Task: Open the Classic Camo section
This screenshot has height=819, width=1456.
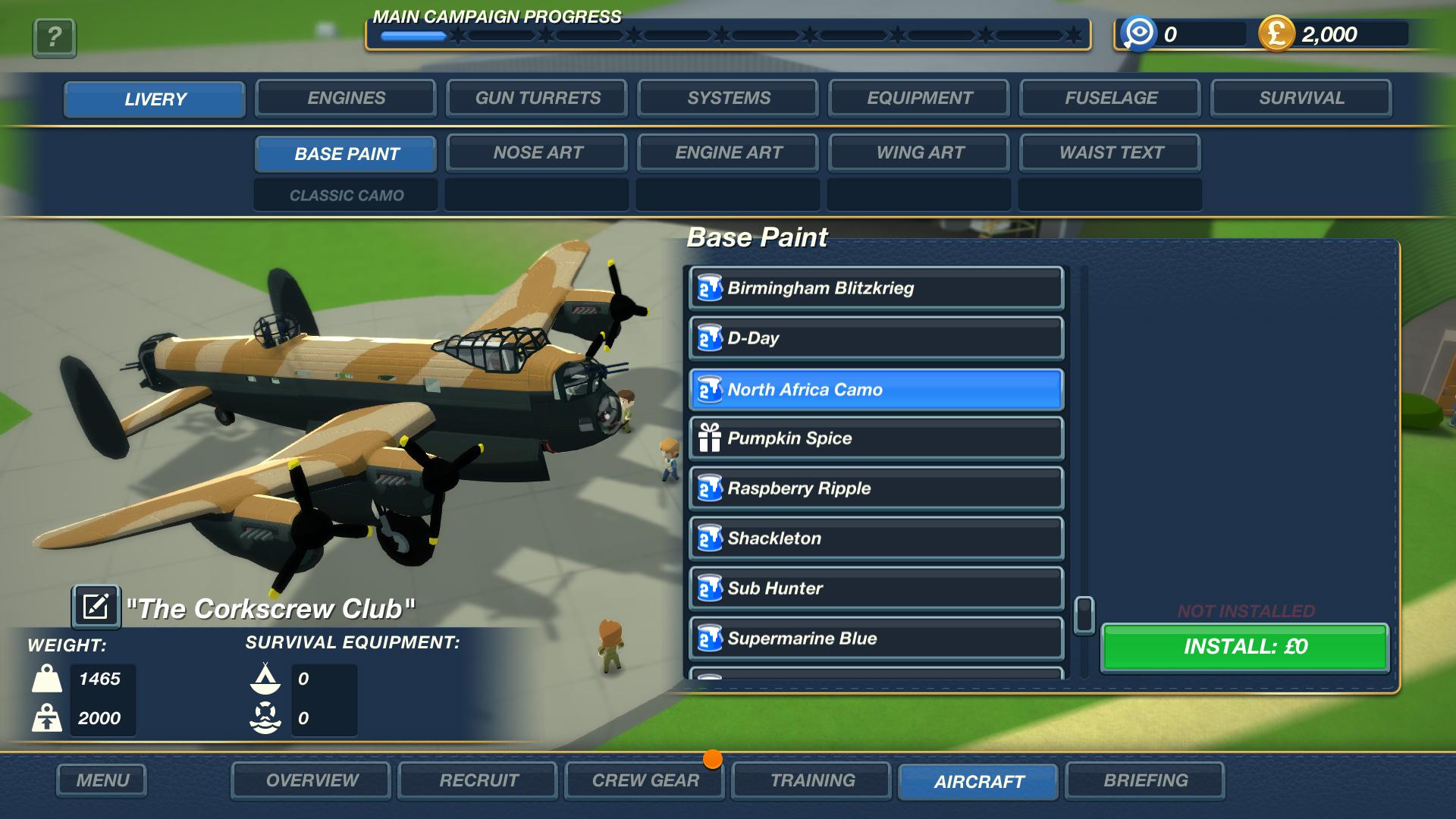Action: pyautogui.click(x=345, y=195)
